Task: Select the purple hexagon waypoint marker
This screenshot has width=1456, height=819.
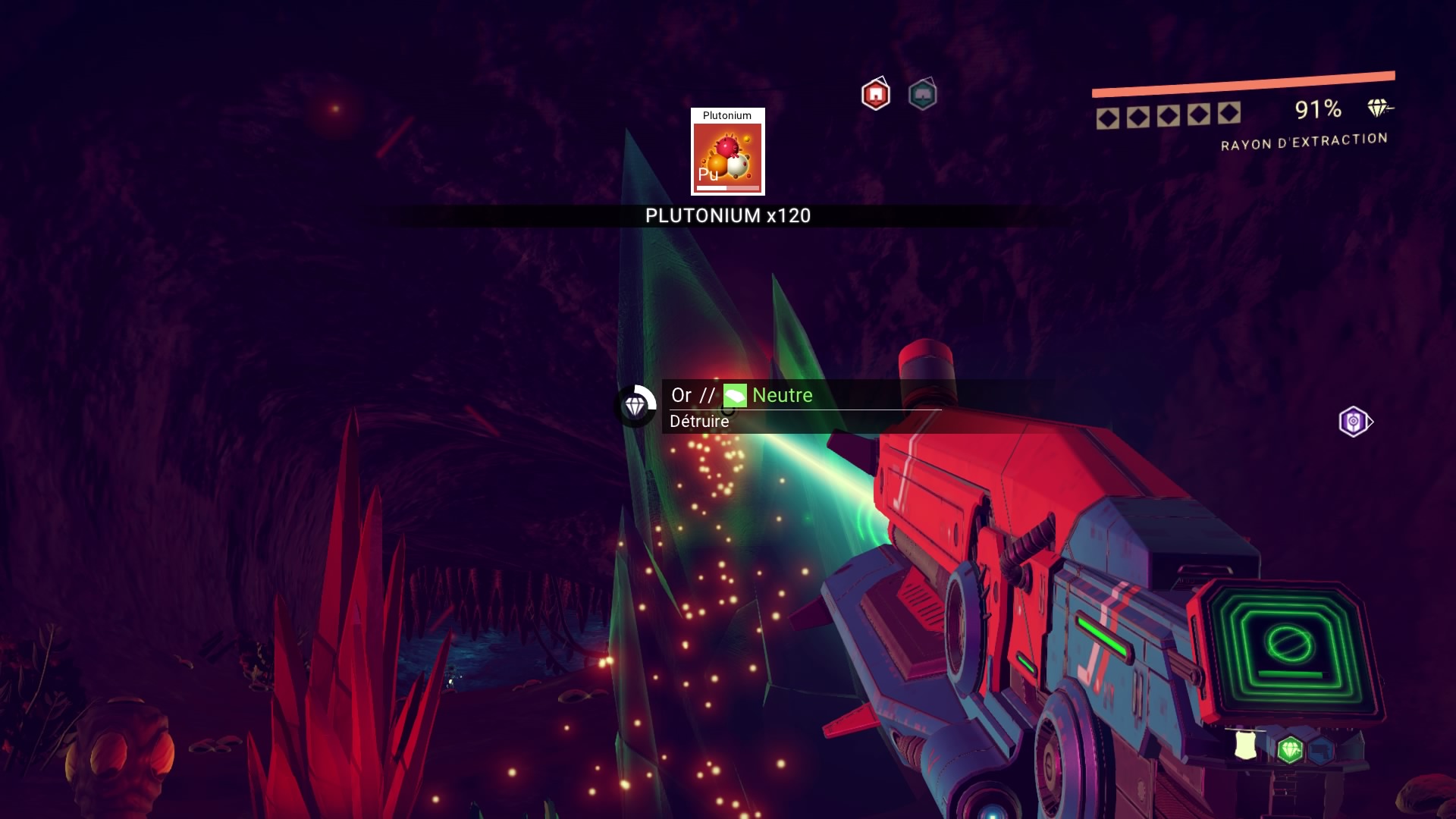Action: click(x=1354, y=422)
